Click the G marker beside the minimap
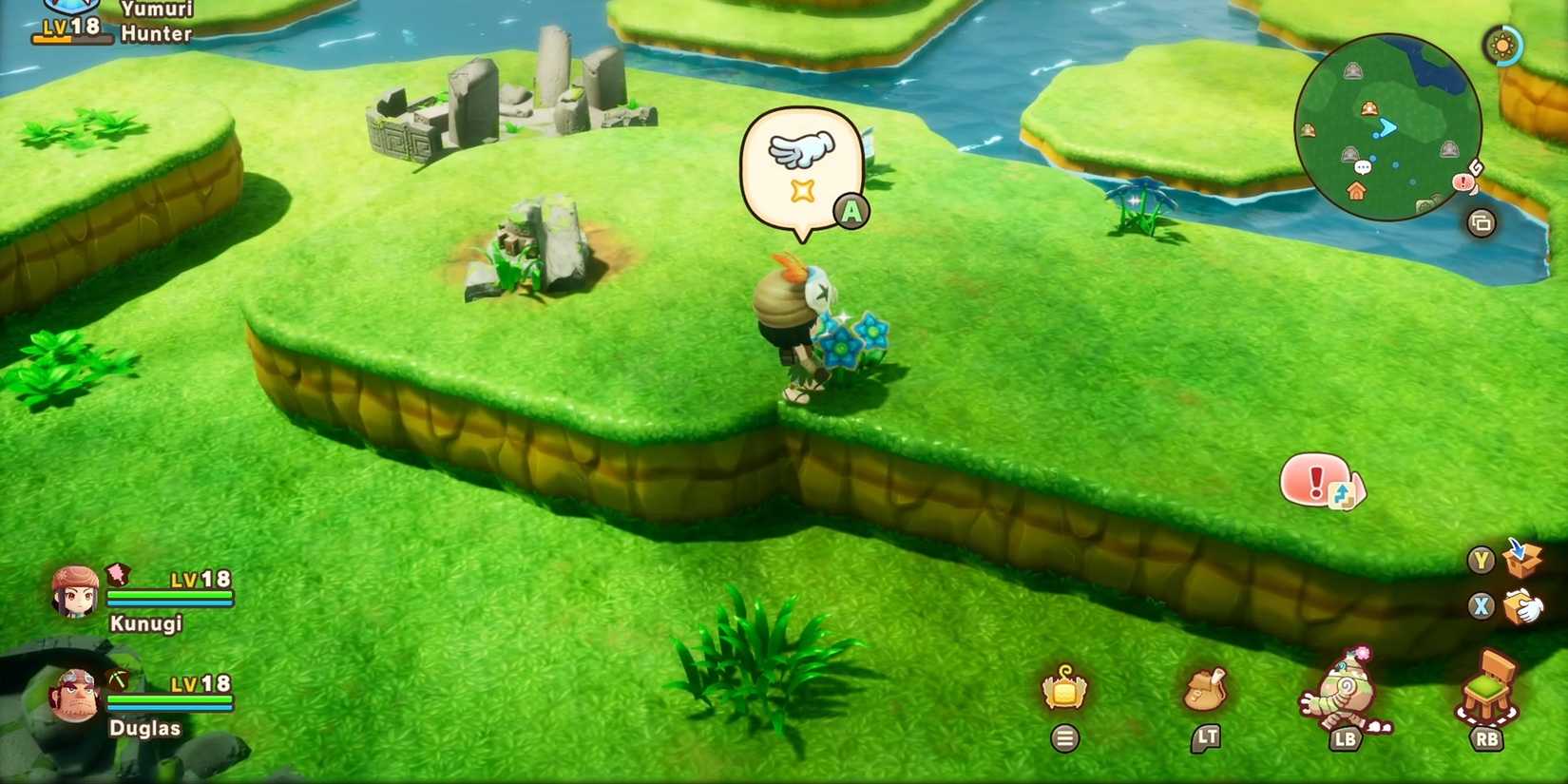Screen dimensions: 1568x784 [x=1476, y=167]
